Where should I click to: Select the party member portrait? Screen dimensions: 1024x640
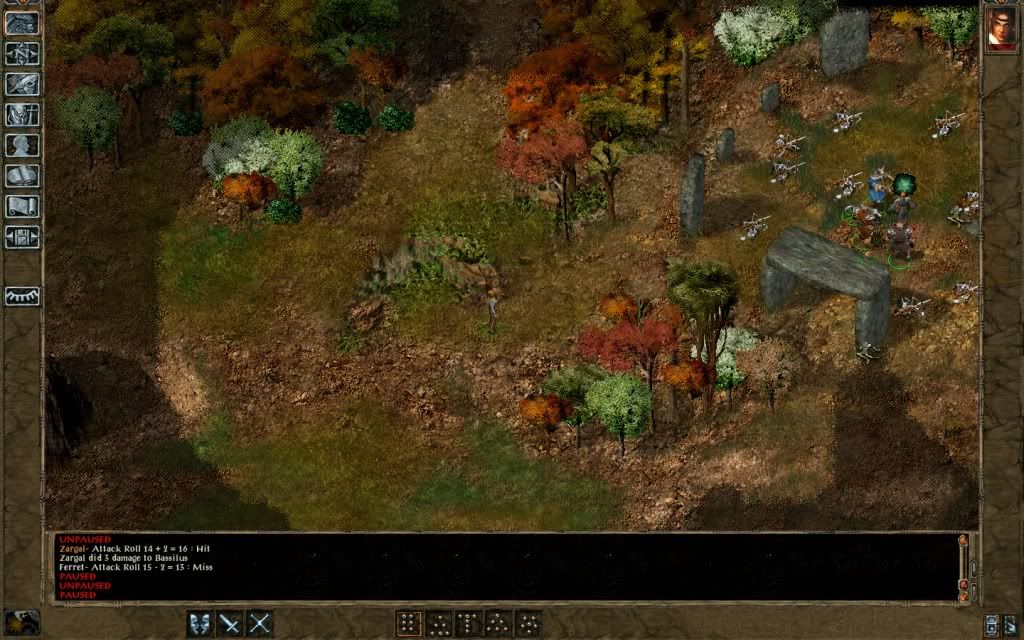(x=1001, y=28)
